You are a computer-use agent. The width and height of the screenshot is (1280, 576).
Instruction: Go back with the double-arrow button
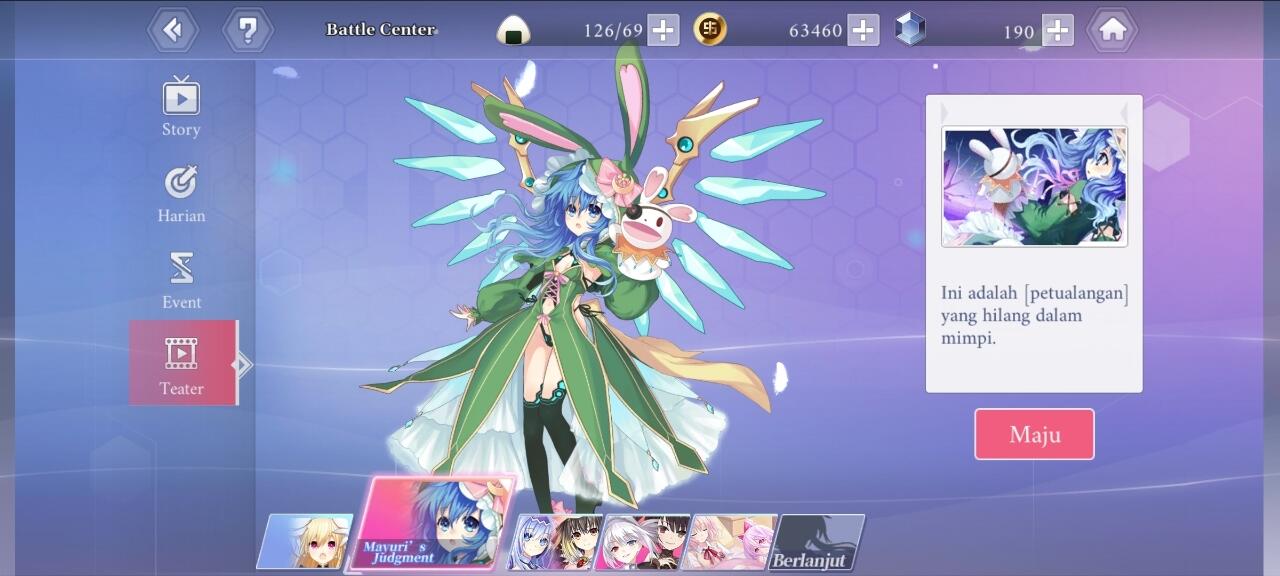pyautogui.click(x=173, y=30)
